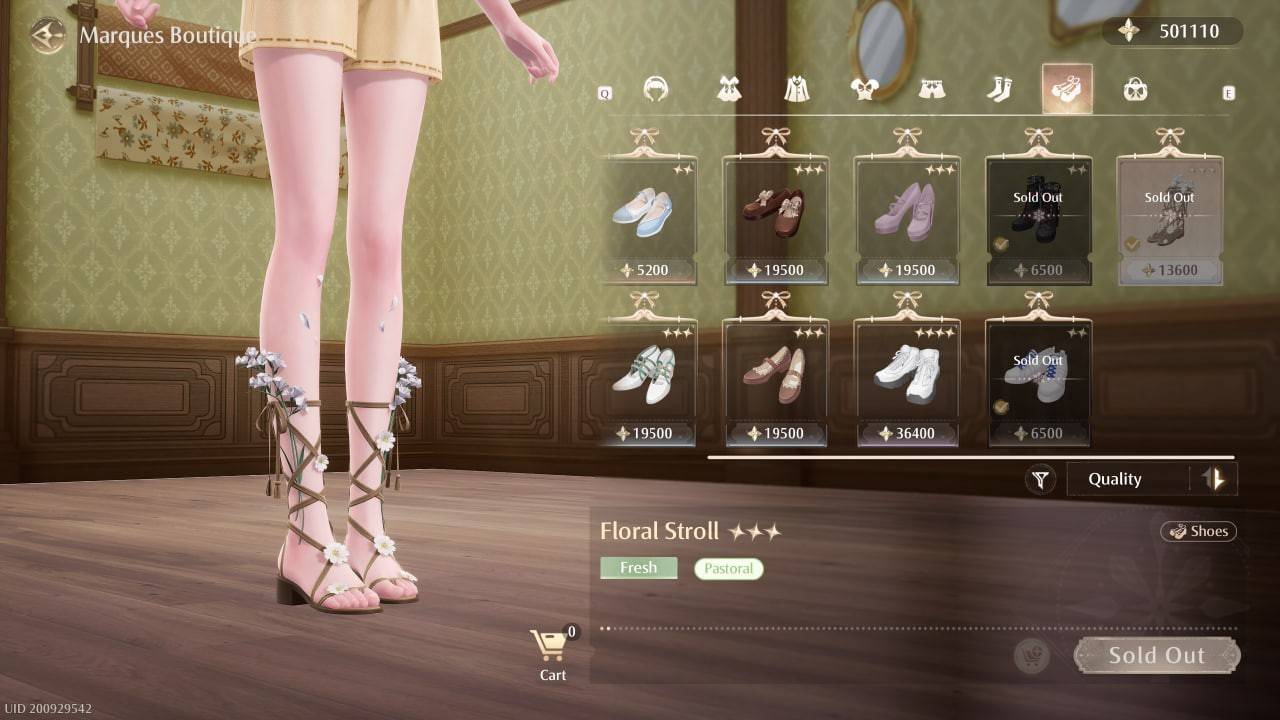Open the funnel filter options
Screen dimensions: 1280x720
pyautogui.click(x=1040, y=480)
